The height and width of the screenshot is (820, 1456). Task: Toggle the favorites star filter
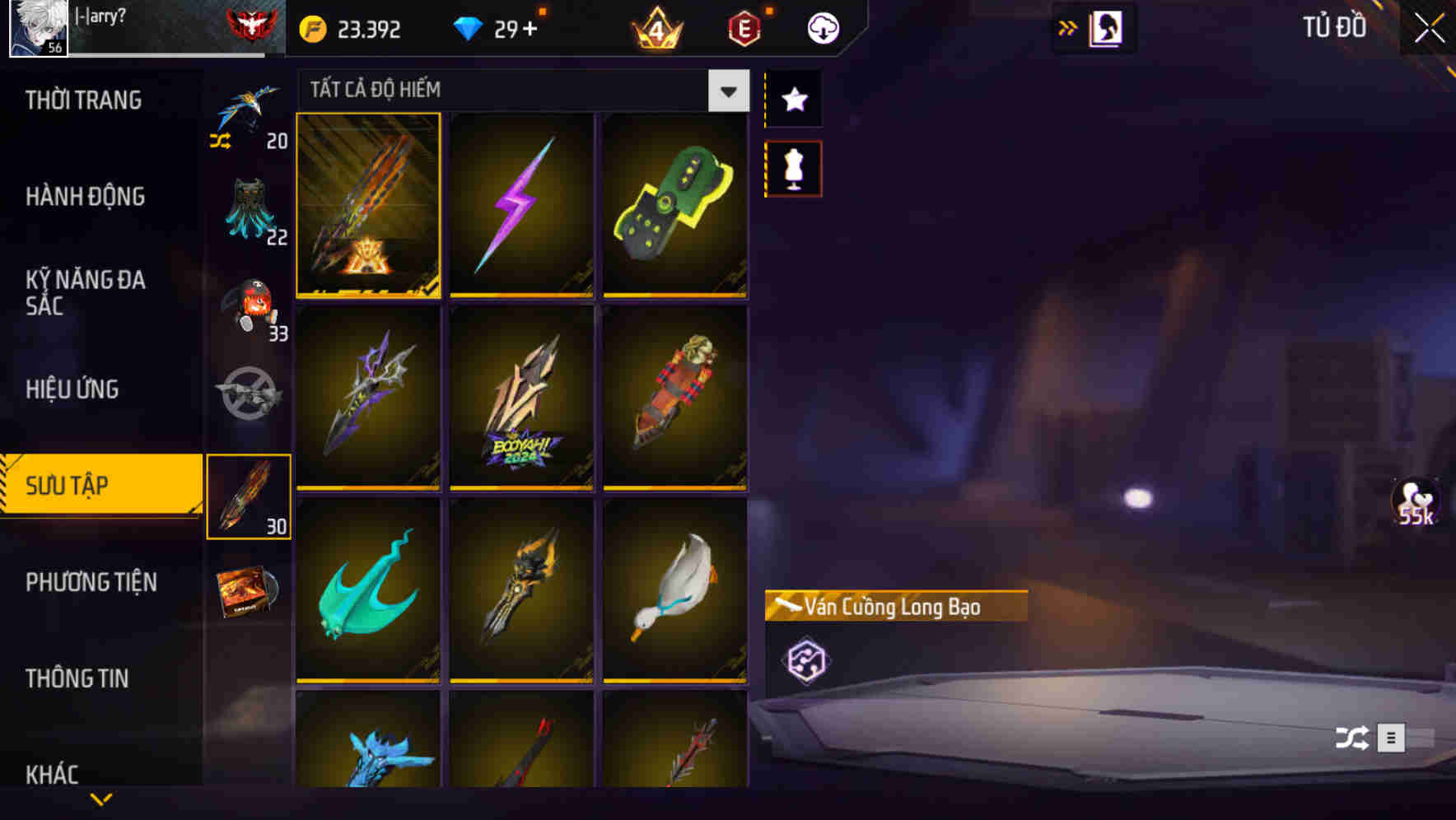pyautogui.click(x=793, y=100)
